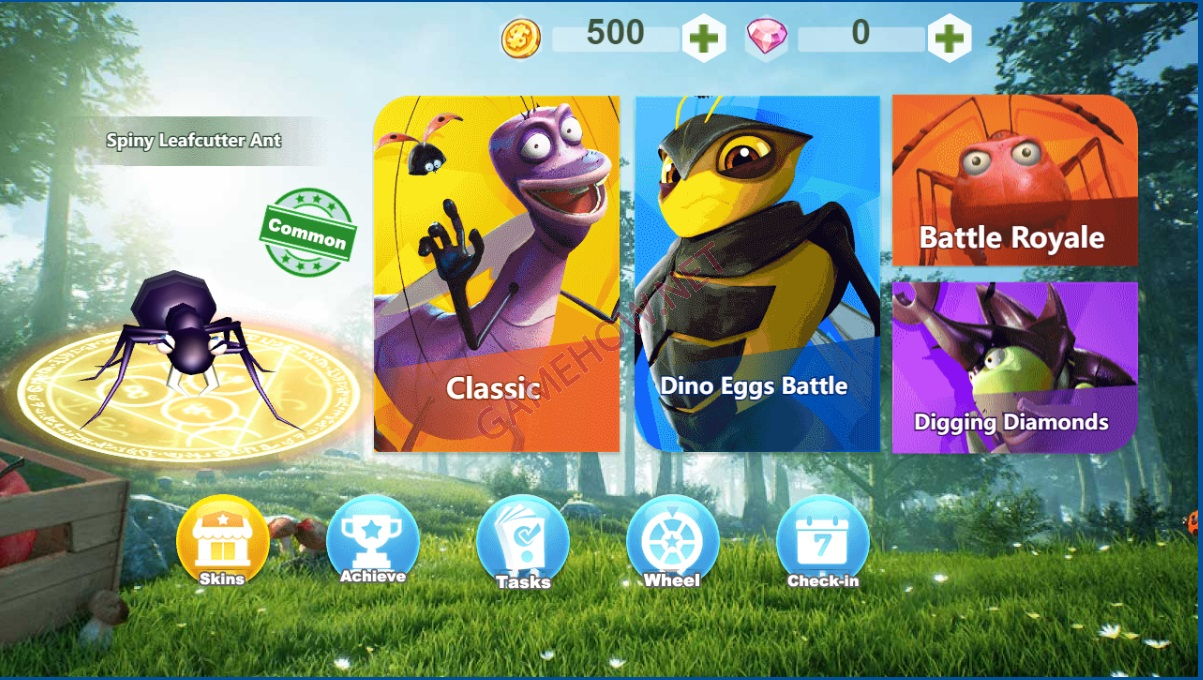Buy more pink diamonds with plus button
This screenshot has height=680, width=1203.
coord(949,39)
